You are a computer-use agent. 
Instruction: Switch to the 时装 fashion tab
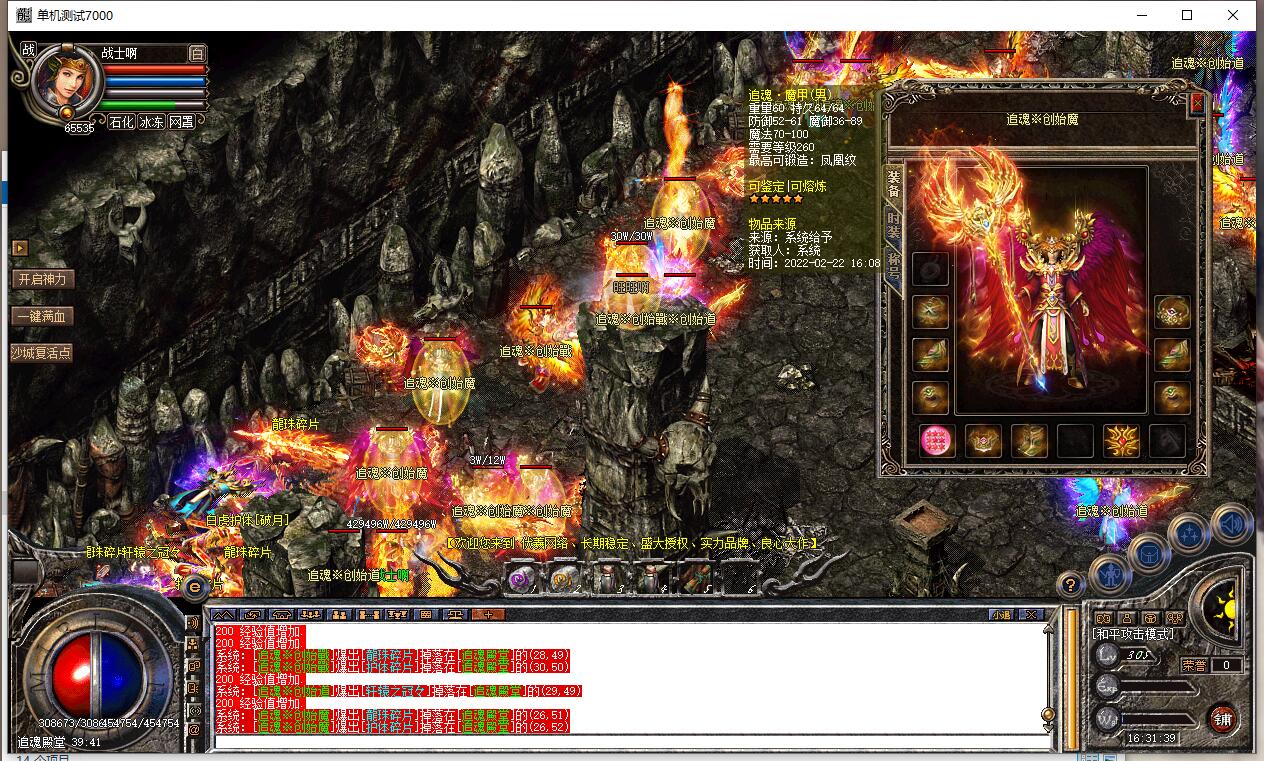893,223
